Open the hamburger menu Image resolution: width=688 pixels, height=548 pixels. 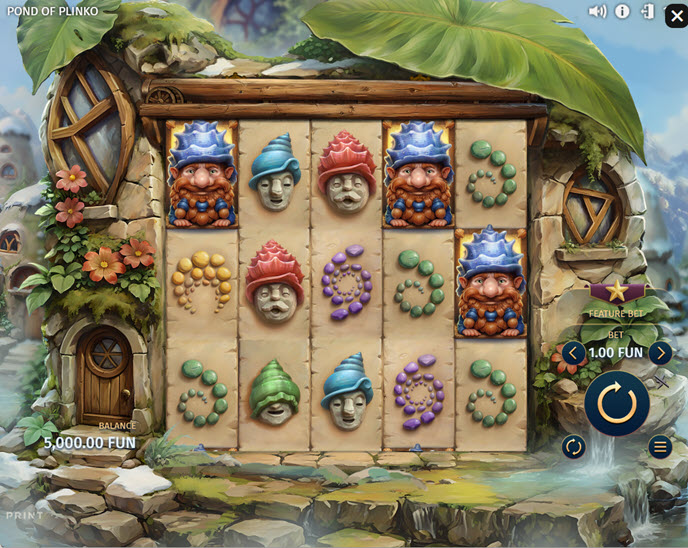[660, 447]
